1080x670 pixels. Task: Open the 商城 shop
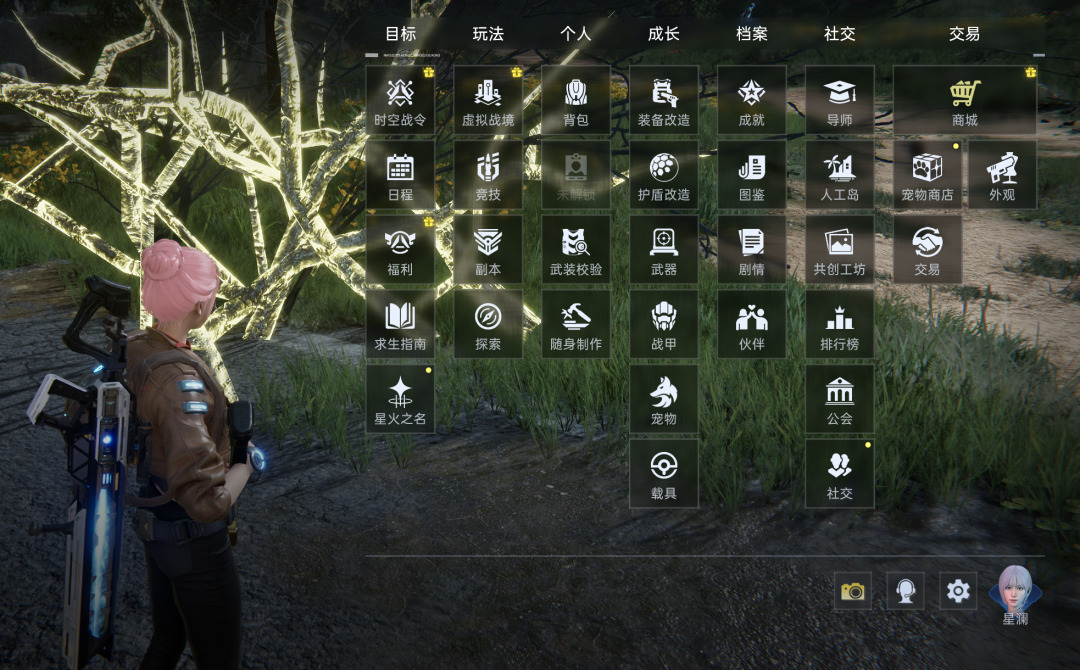click(x=964, y=100)
